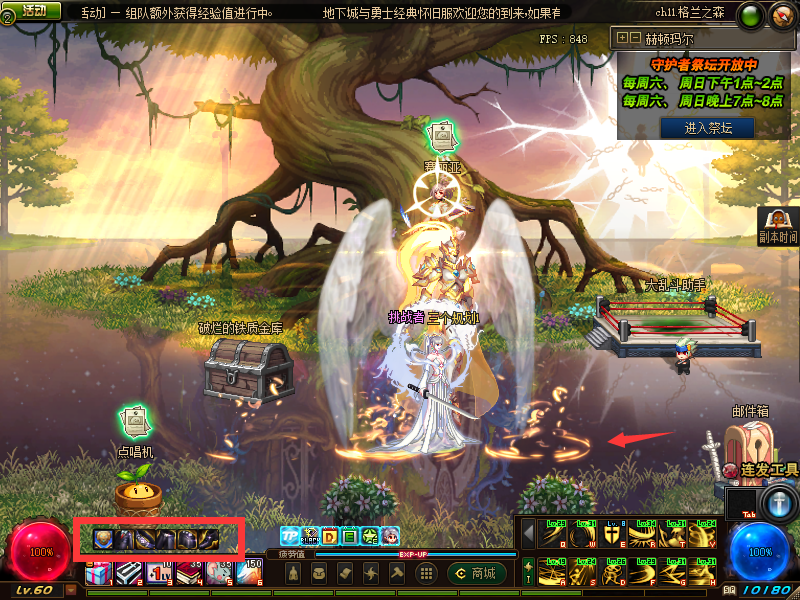The width and height of the screenshot is (800, 600).
Task: Use the red book item in slot 4
Action: [x=190, y=573]
